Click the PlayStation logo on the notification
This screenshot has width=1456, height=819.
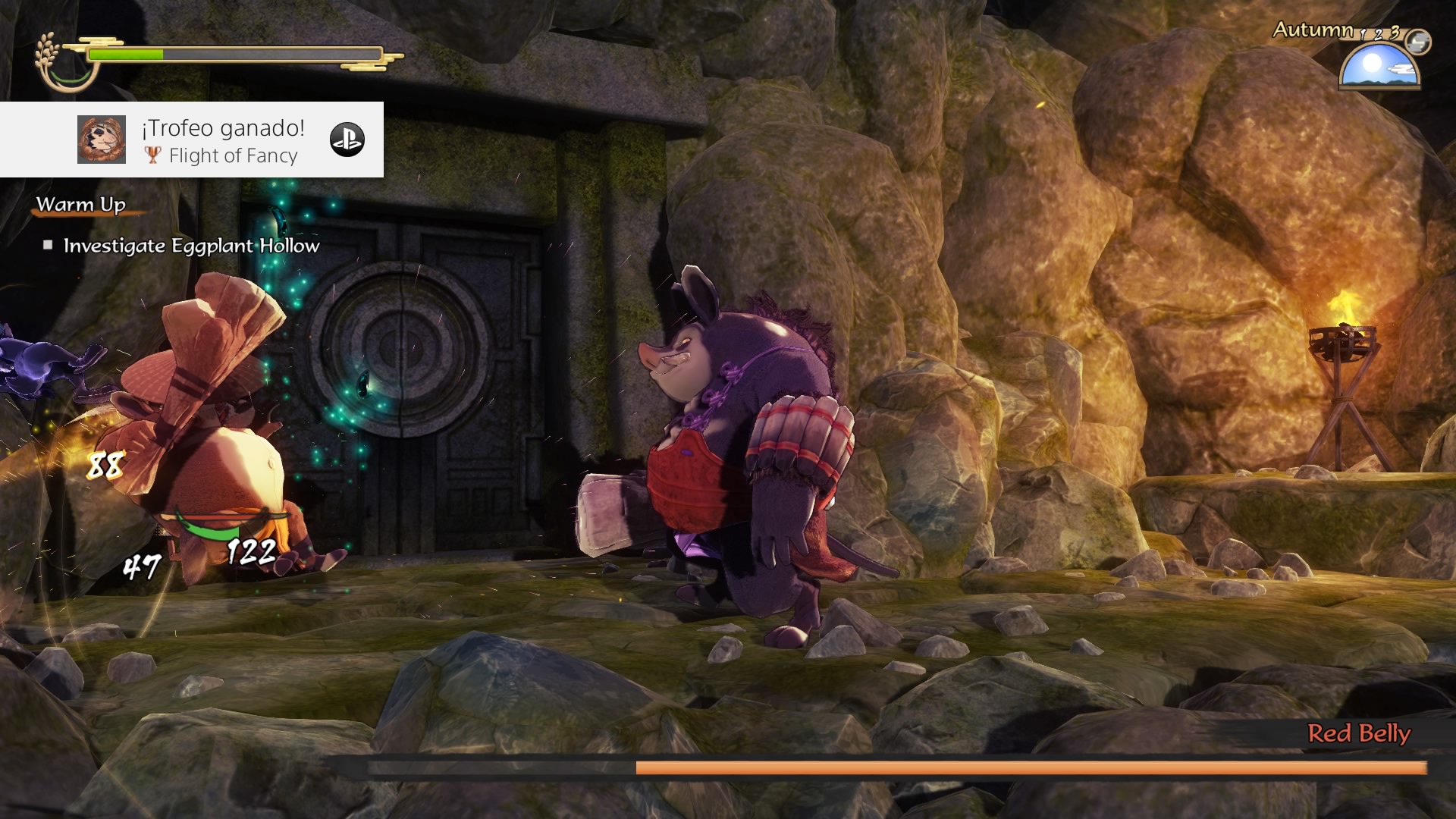click(x=347, y=140)
